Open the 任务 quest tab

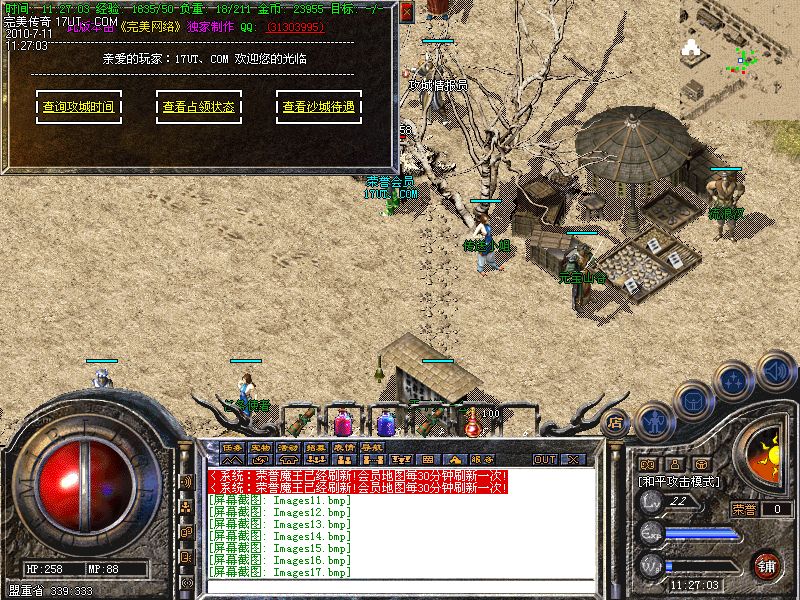(x=232, y=447)
